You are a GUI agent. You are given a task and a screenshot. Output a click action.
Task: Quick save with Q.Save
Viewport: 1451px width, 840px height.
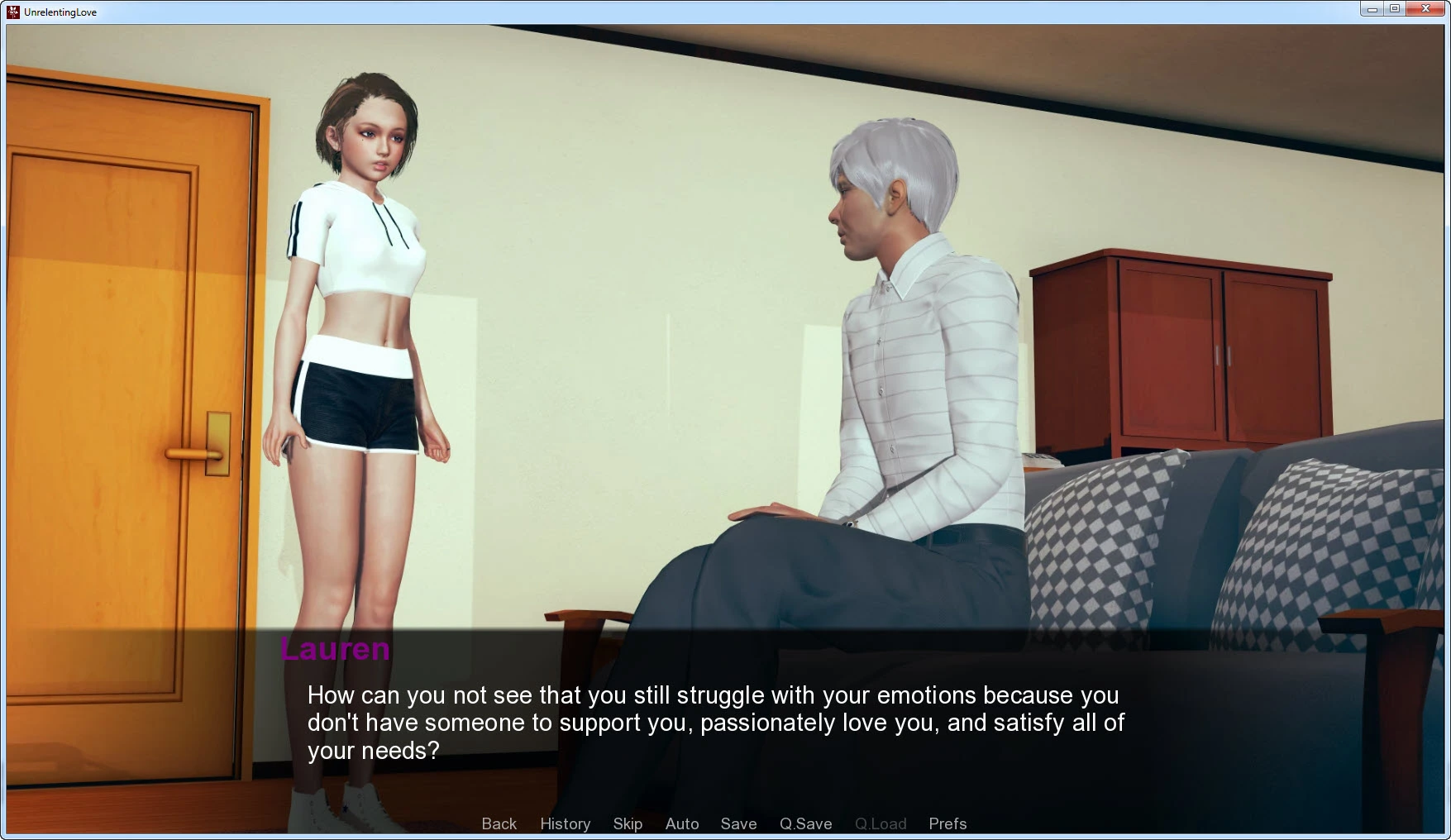pos(805,823)
